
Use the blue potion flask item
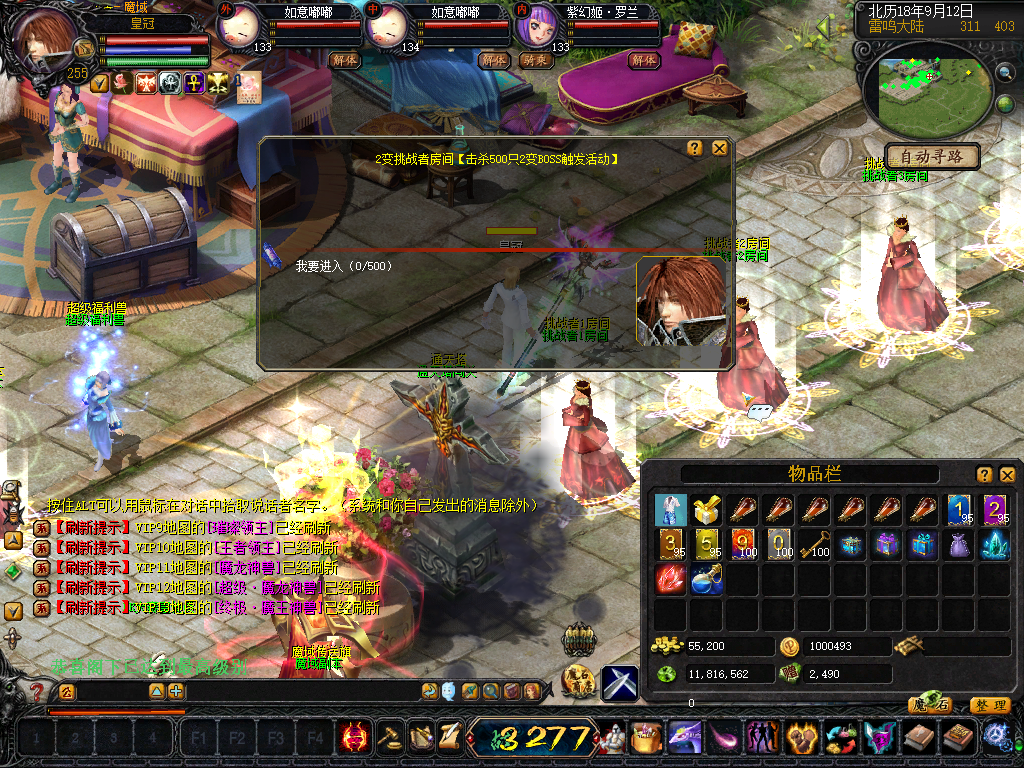(x=706, y=581)
